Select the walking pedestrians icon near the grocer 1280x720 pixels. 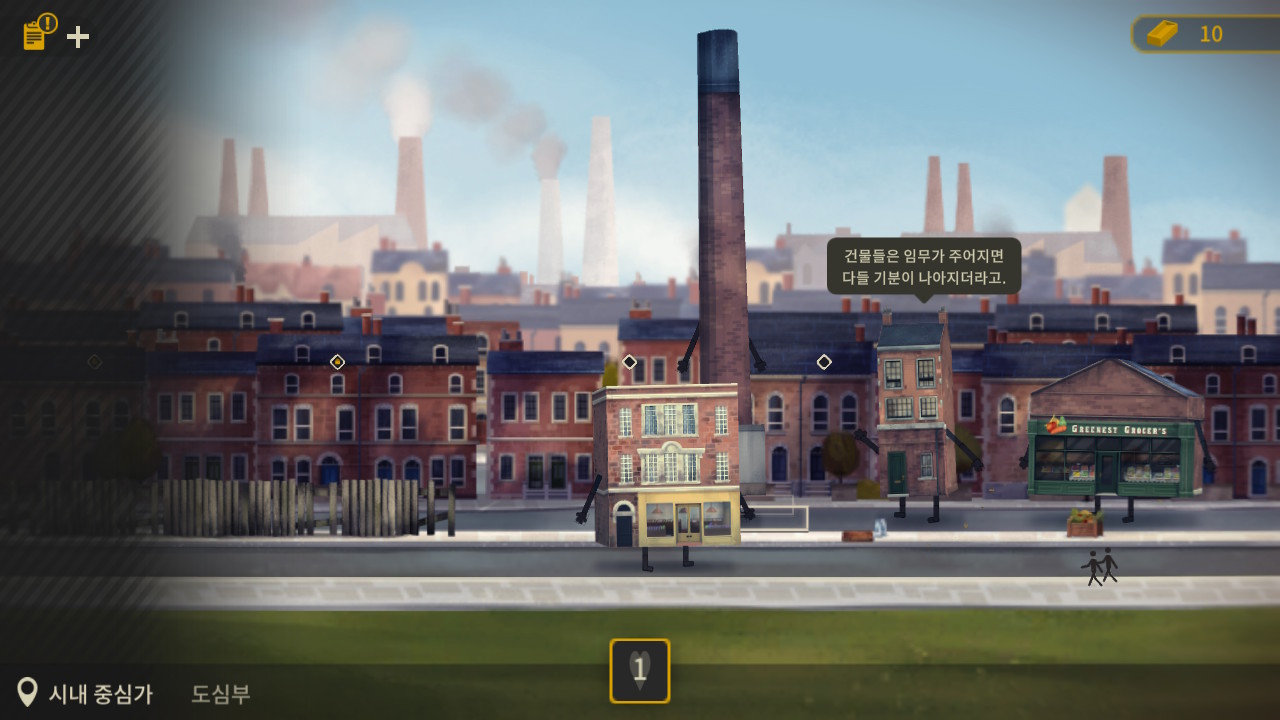tap(1098, 566)
